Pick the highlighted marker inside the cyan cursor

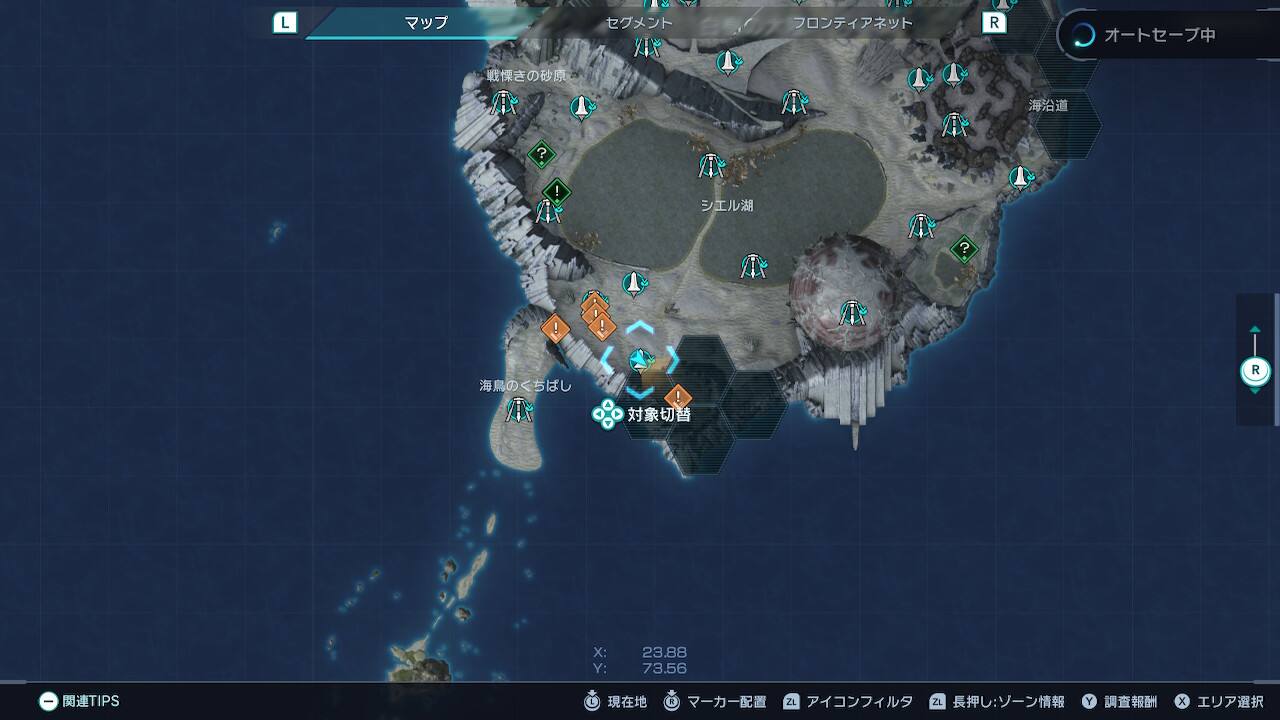(x=640, y=359)
